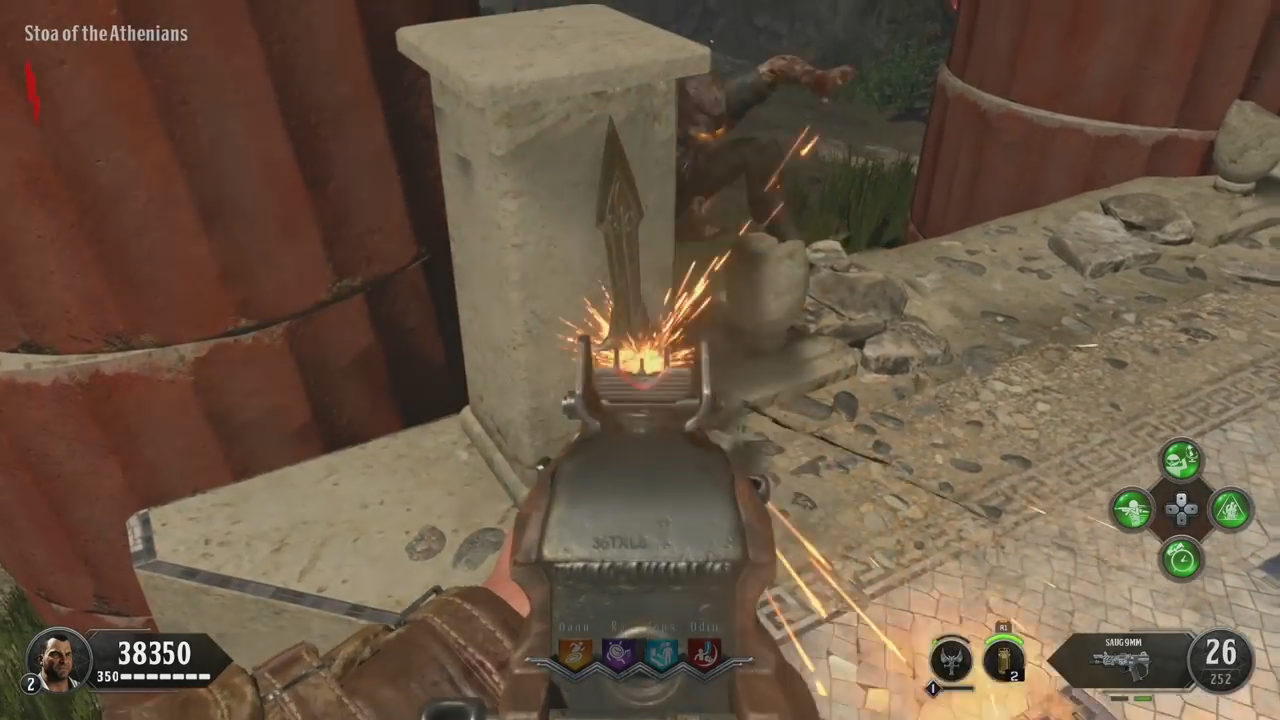Click the SAUG 9MM weapon panel

click(x=1120, y=660)
